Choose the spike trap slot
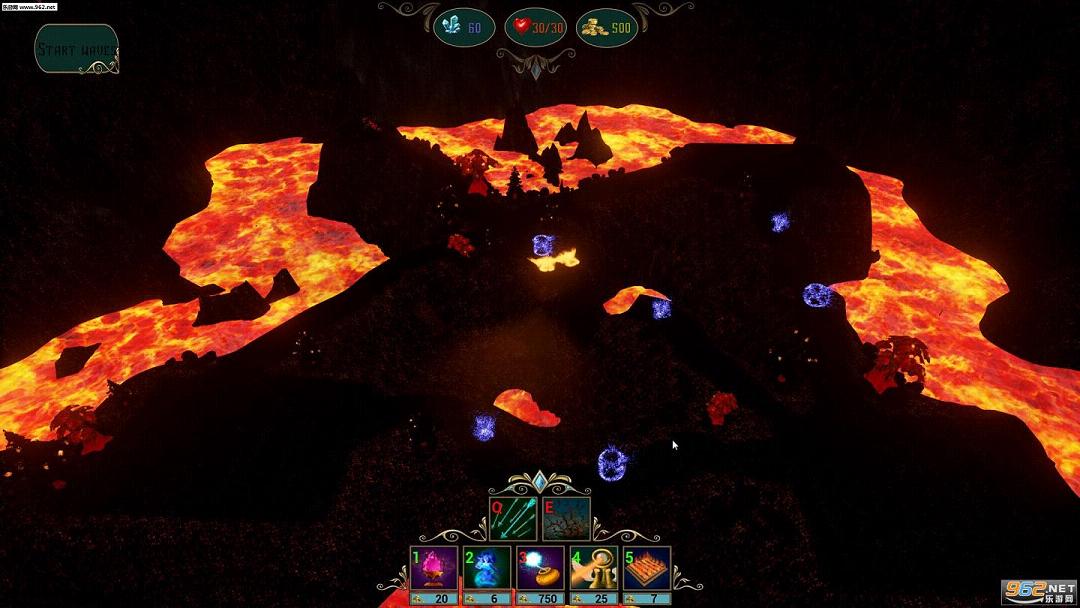Viewport: 1080px width, 608px height. (647, 569)
